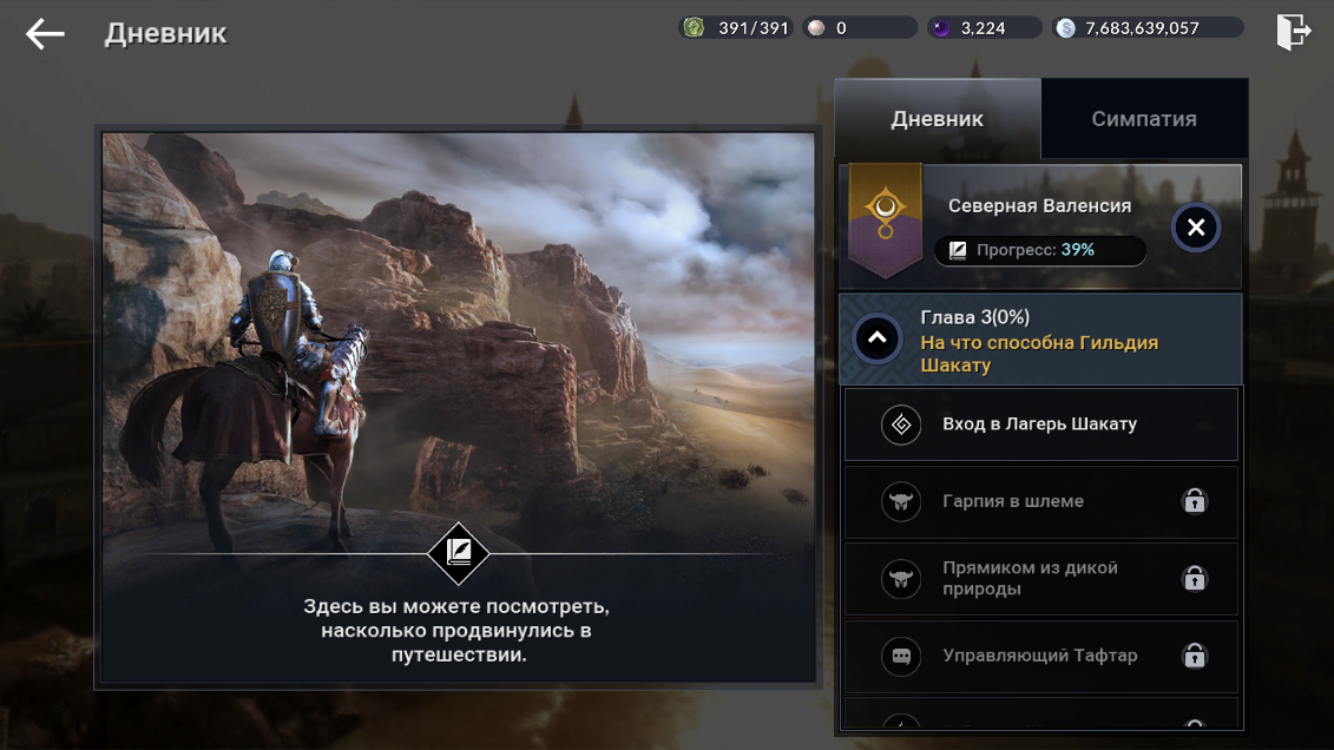This screenshot has width=1334, height=750.
Task: Close the Северная Валенсия region panel
Action: coord(1195,228)
